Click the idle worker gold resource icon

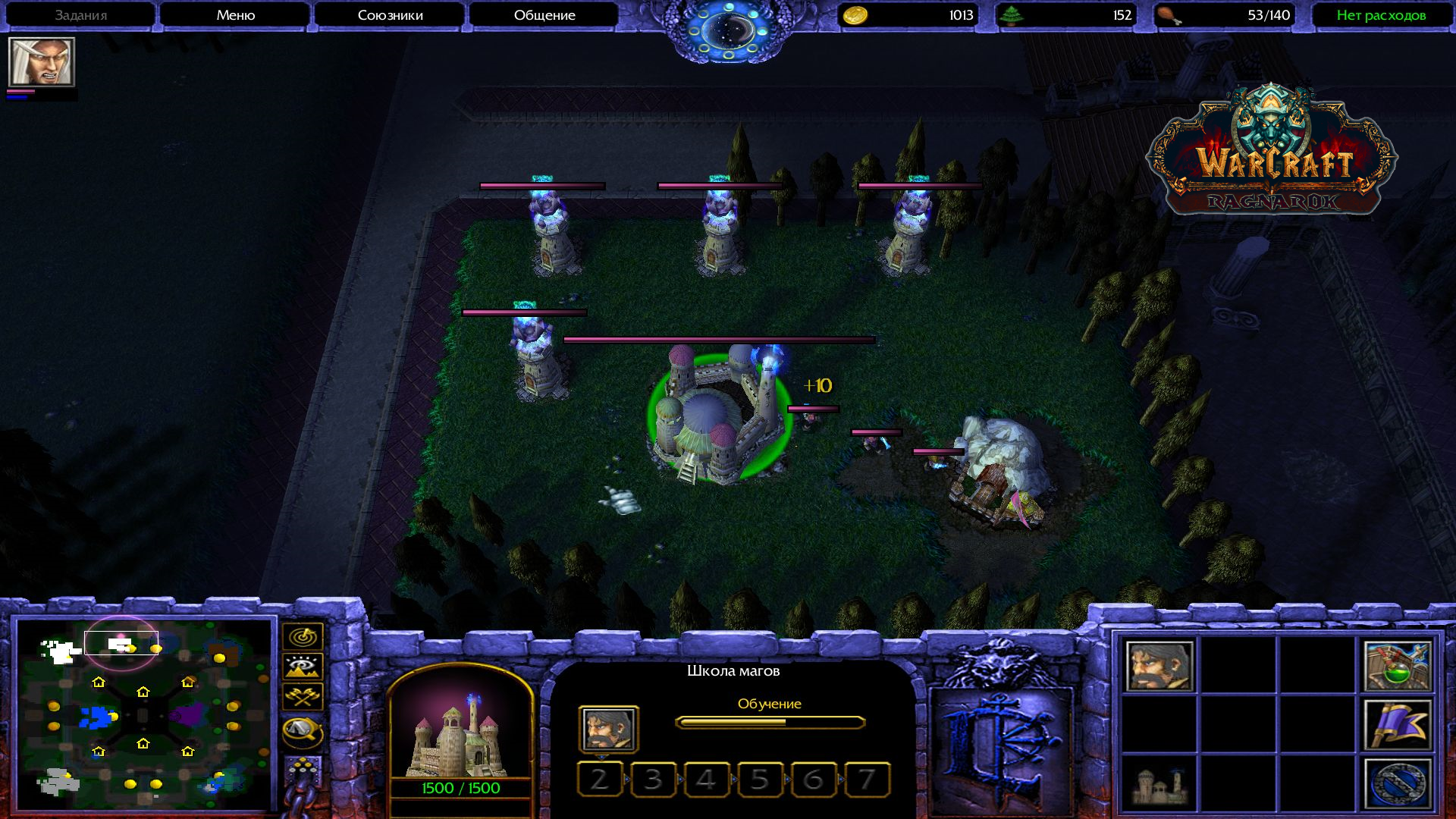point(855,15)
